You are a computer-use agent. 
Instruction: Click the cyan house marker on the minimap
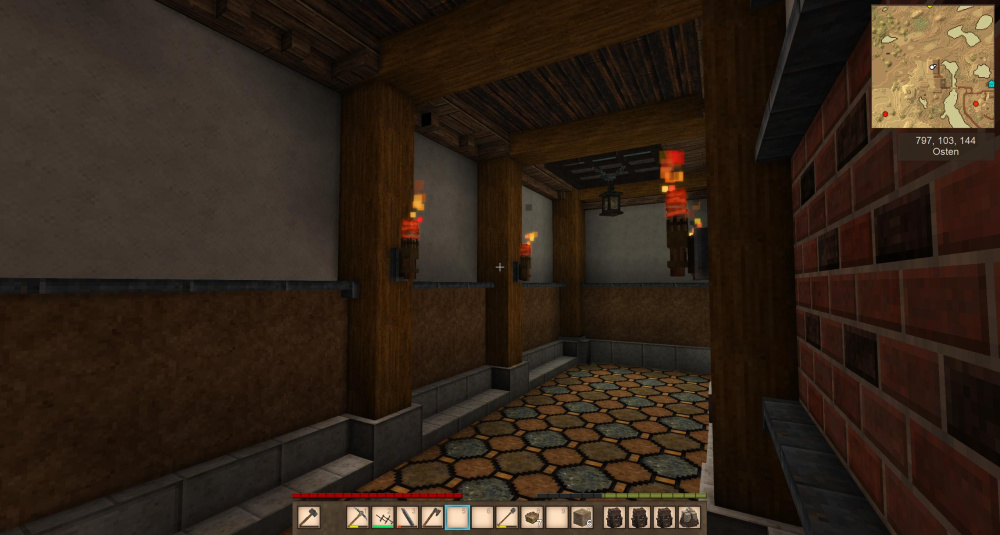(991, 85)
